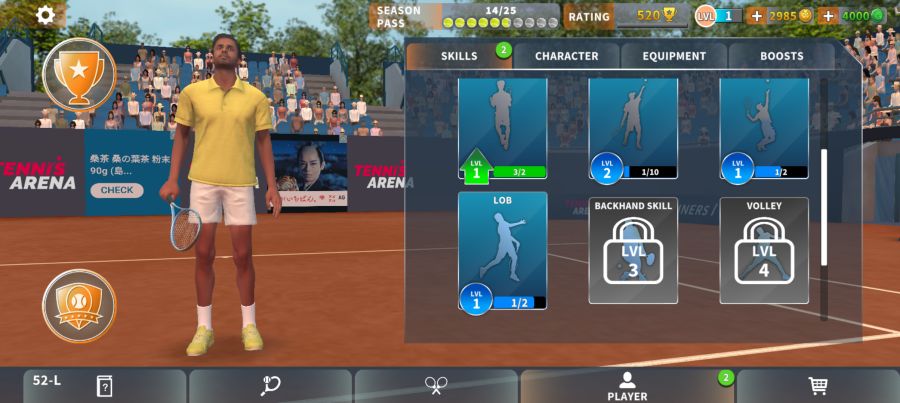
Task: Open the racket and ball training menu
Action: 270,387
